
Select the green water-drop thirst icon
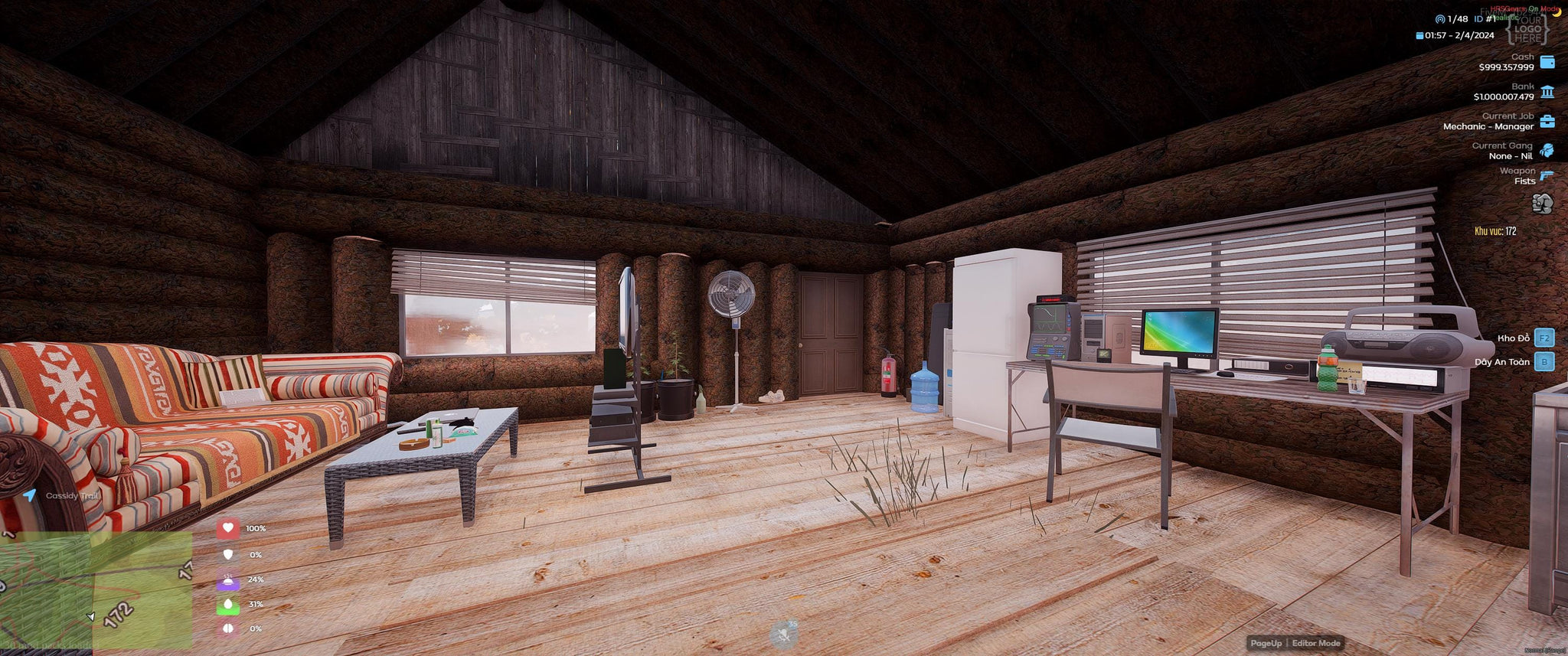tap(227, 605)
